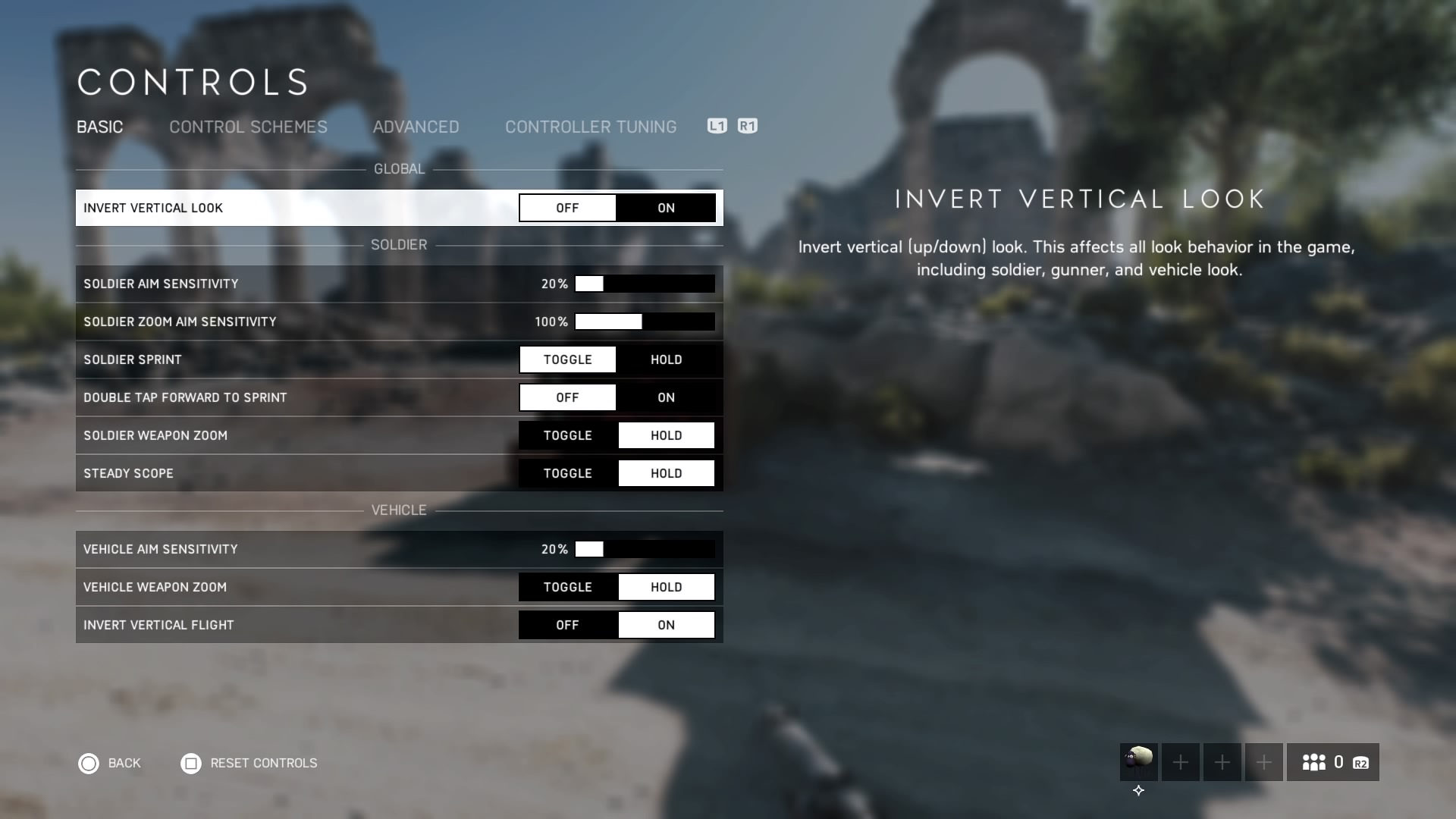Screen dimensions: 1456x819
Task: Reset Controls to defaults
Action: tap(249, 763)
